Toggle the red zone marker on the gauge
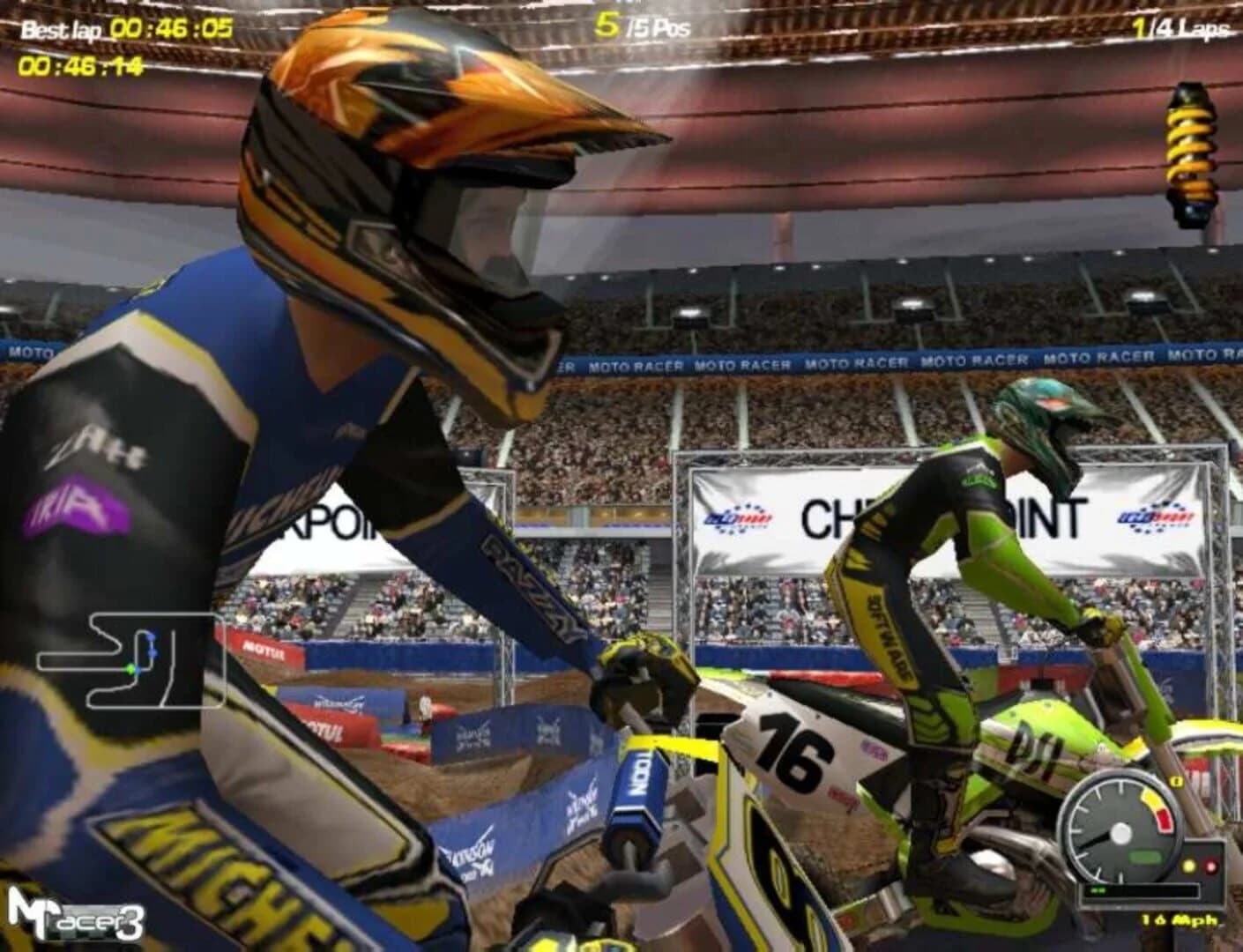Image resolution: width=1243 pixels, height=952 pixels. [x=1163, y=819]
